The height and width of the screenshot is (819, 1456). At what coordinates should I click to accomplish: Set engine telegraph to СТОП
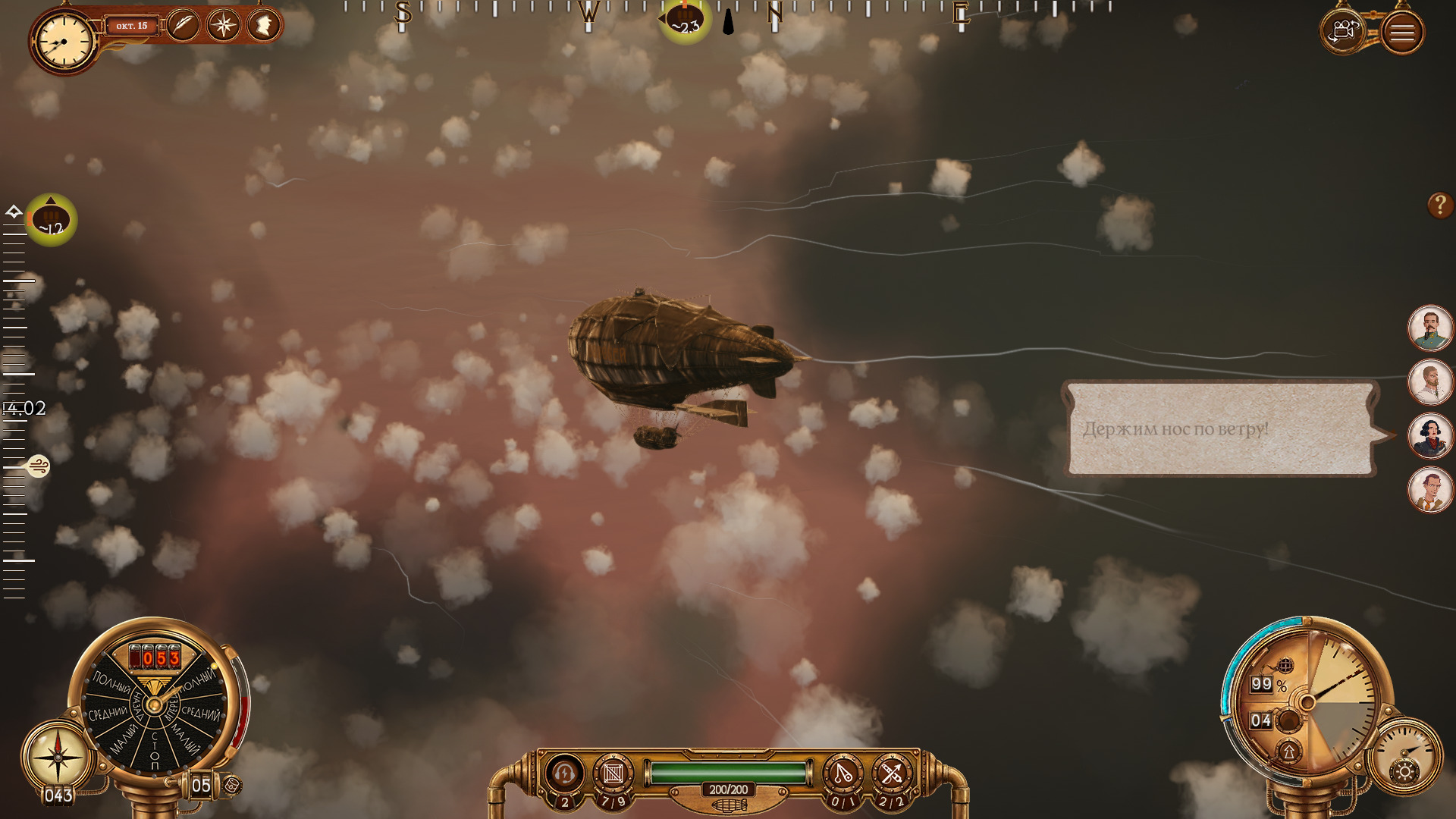click(x=155, y=749)
